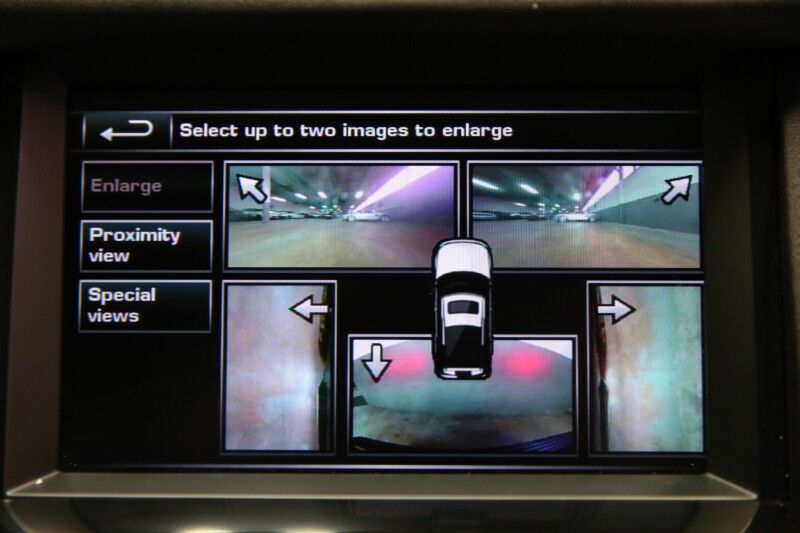Go back using the return arrow button
The image size is (800, 533).
coord(126,130)
